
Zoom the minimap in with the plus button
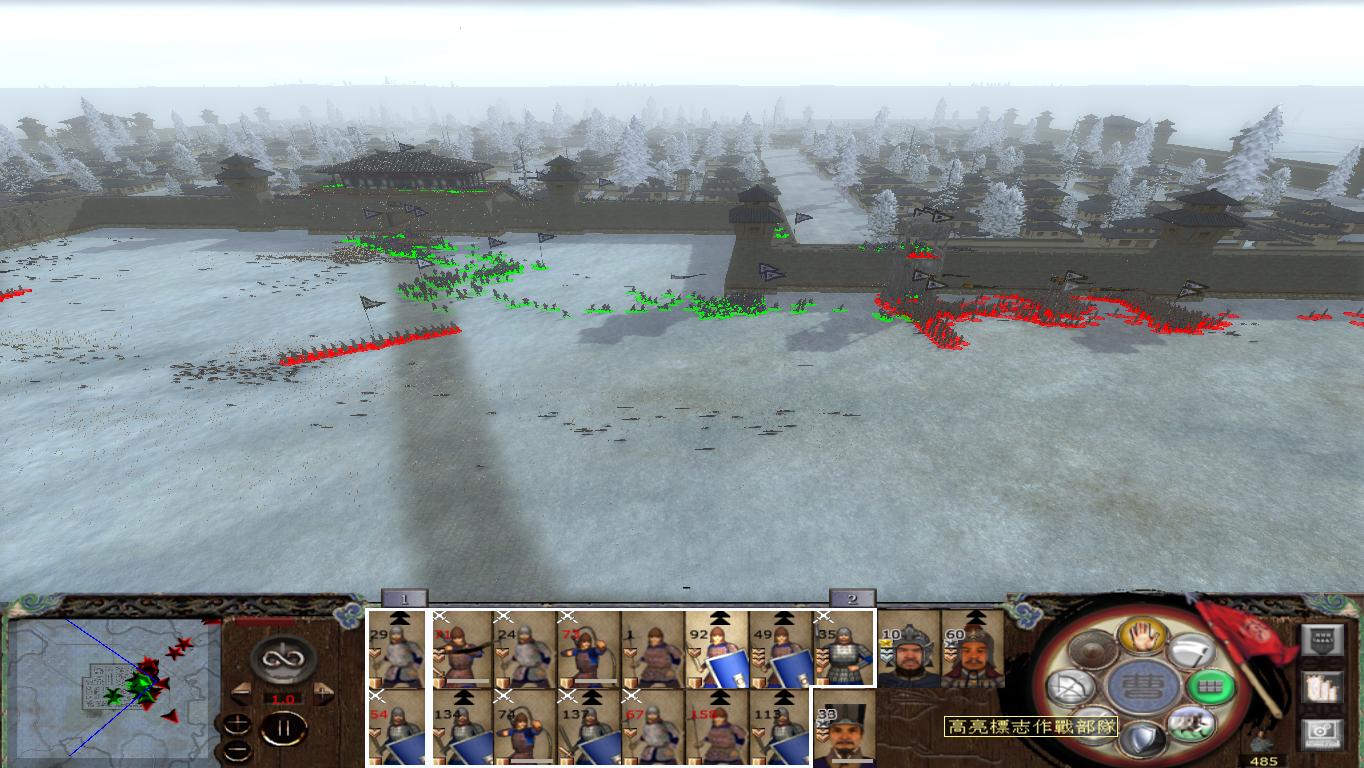(237, 723)
